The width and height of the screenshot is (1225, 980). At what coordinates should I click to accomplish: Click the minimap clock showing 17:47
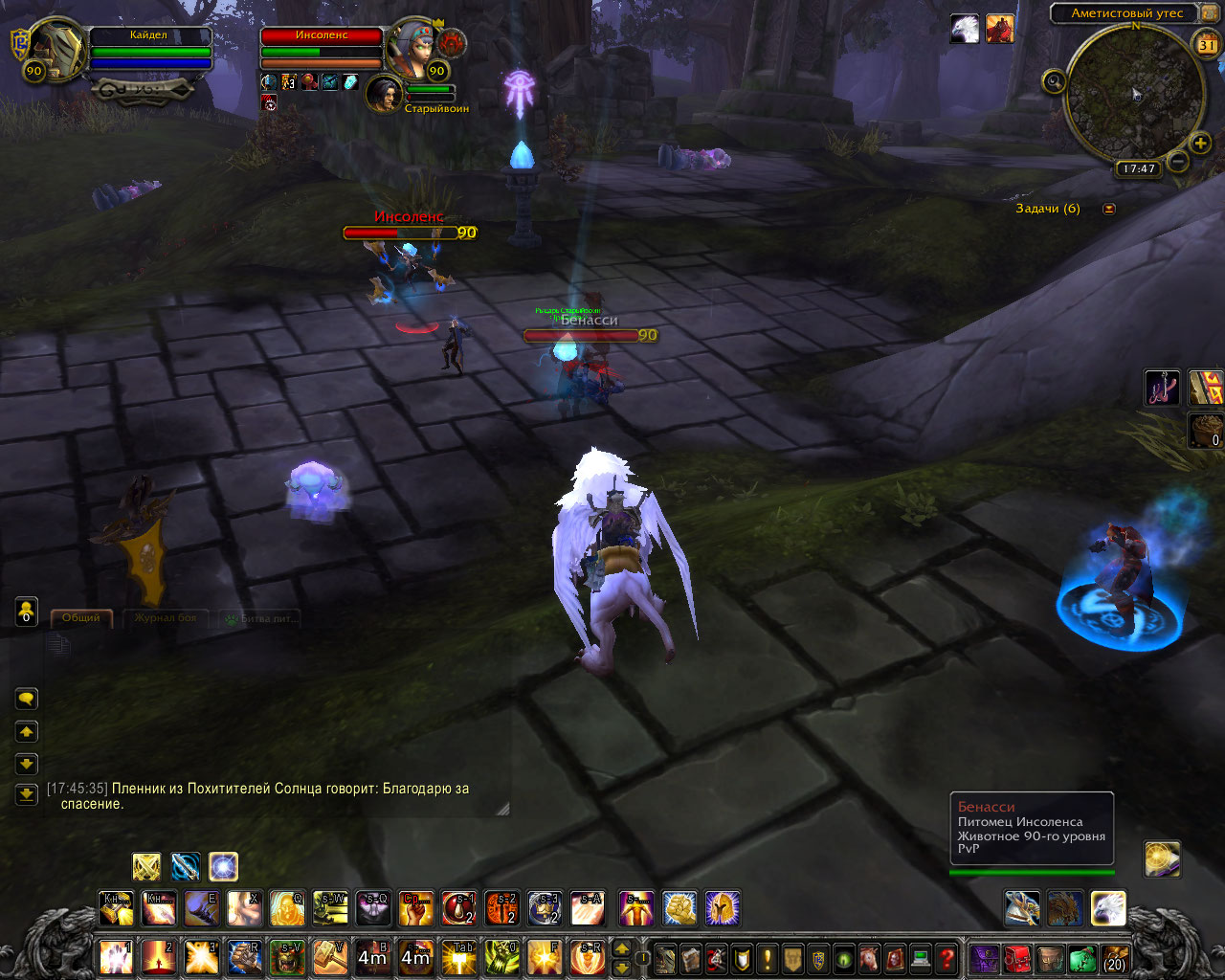pos(1138,168)
